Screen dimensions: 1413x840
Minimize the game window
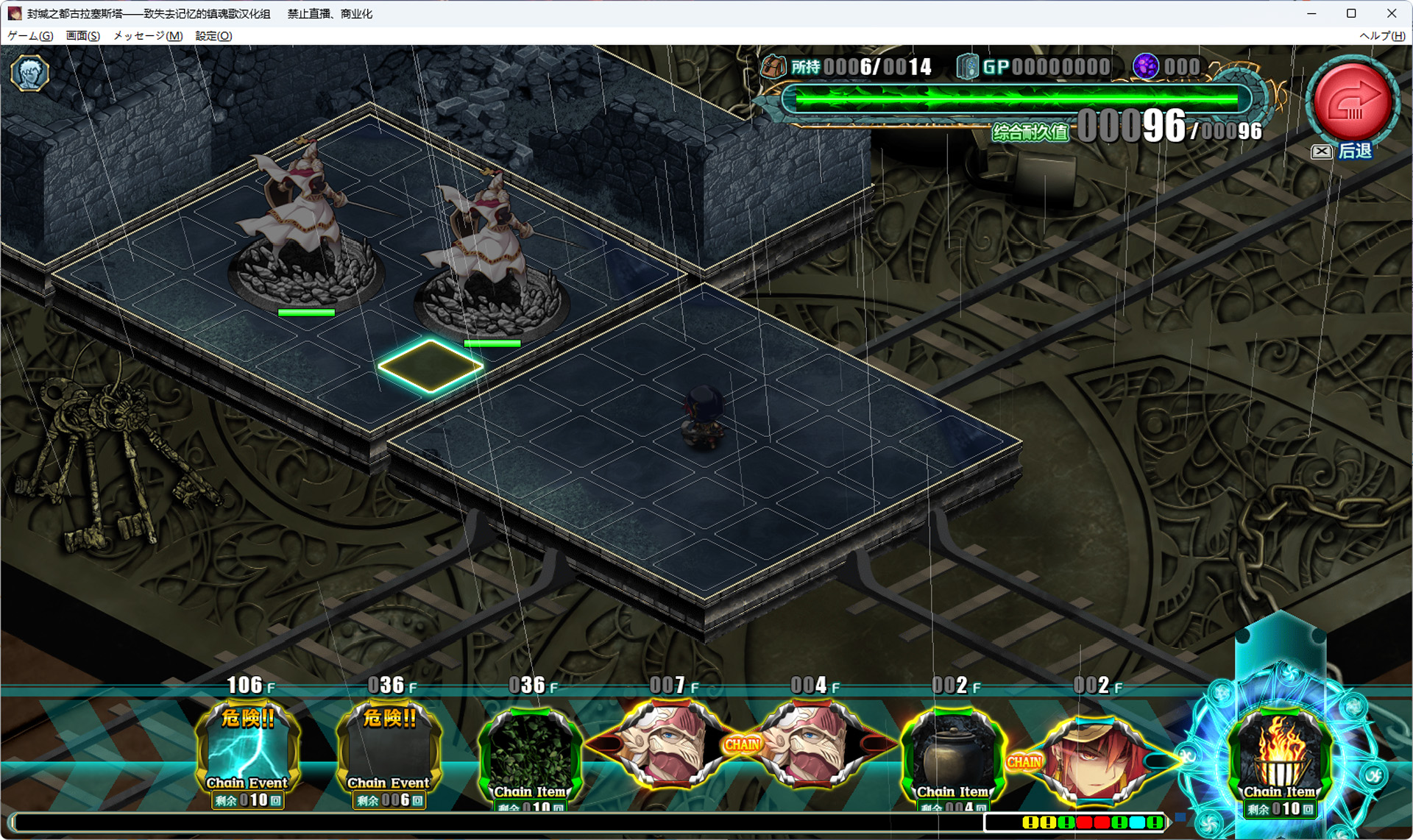(x=1311, y=13)
